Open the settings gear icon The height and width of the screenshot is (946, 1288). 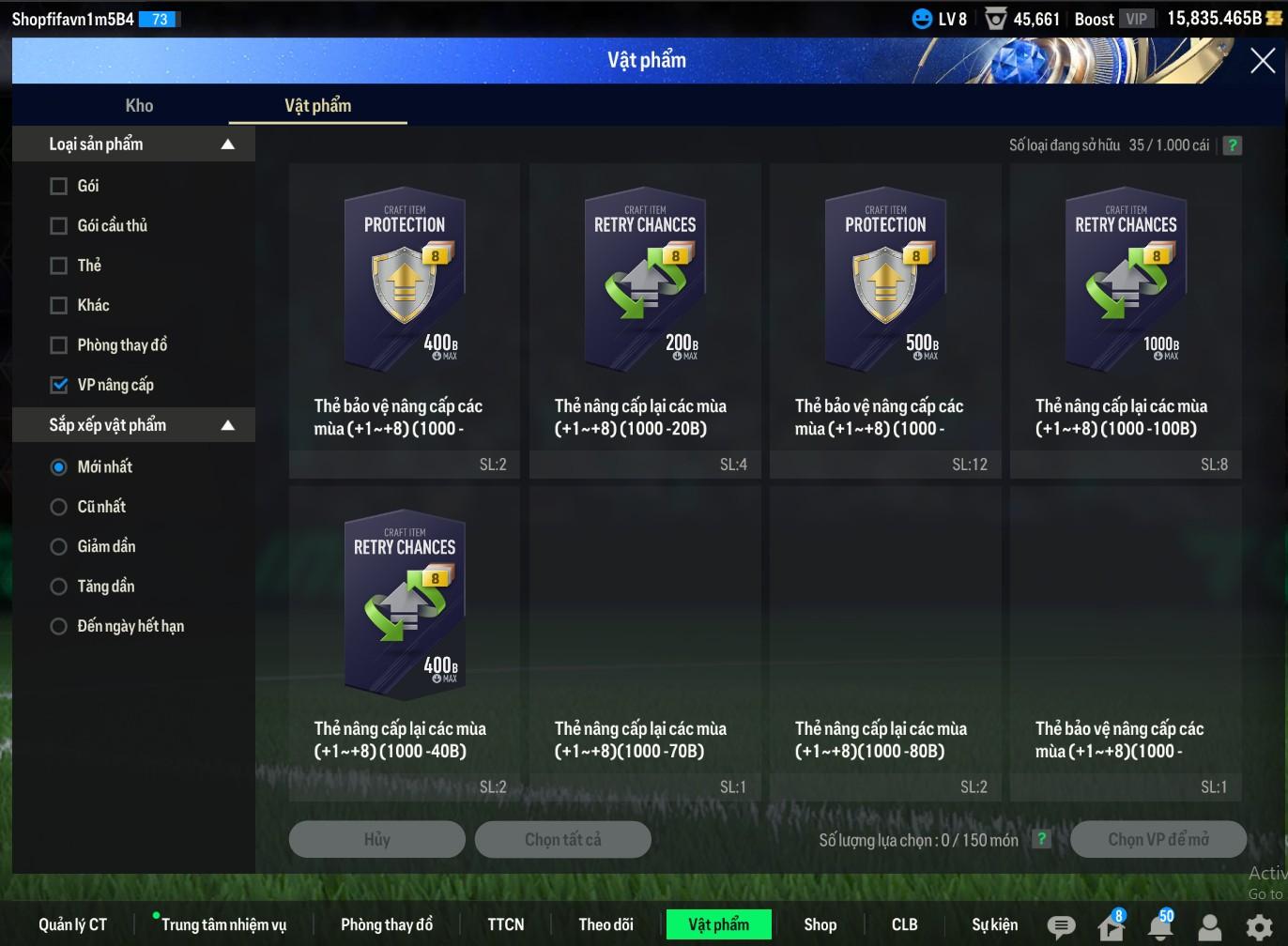point(1259,927)
